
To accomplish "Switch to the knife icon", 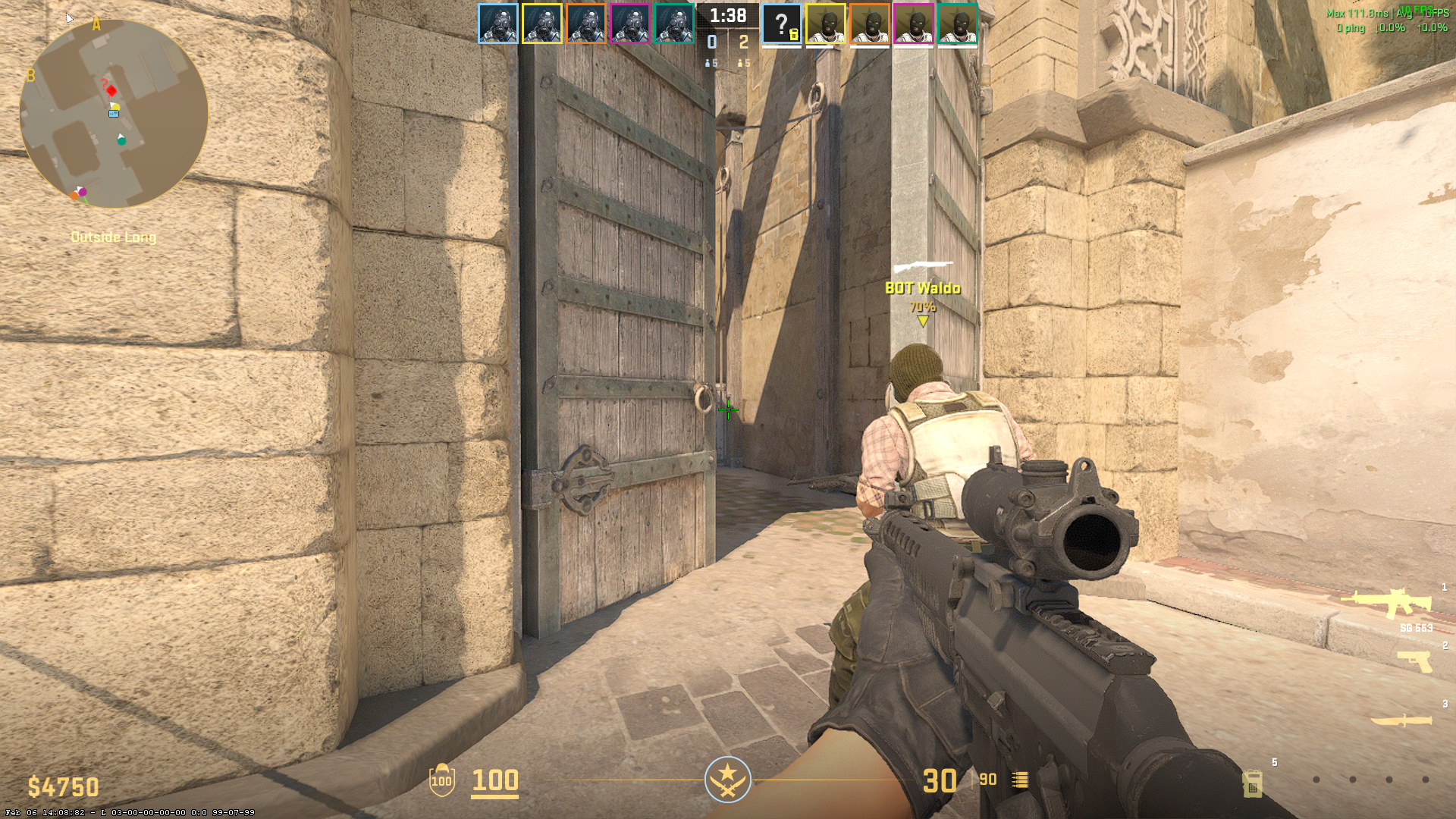I will (1401, 720).
